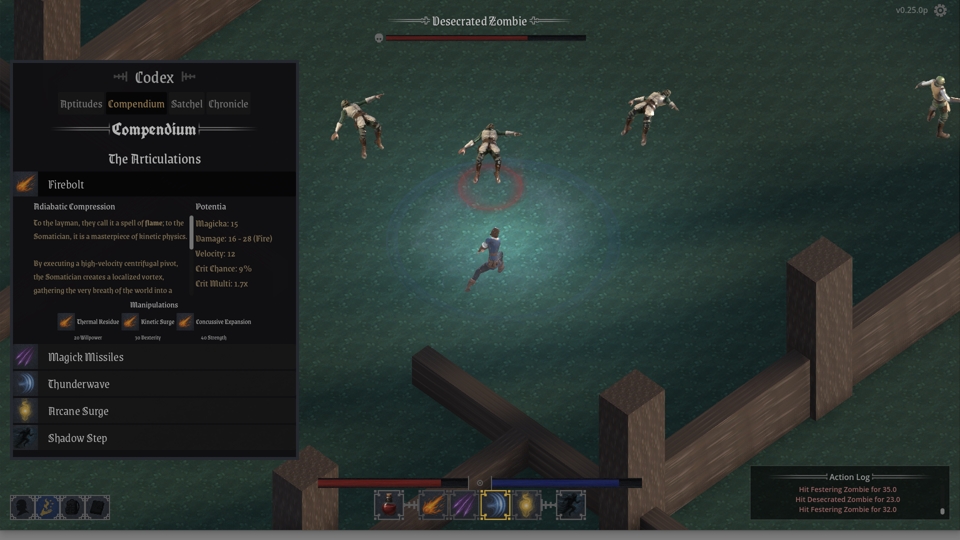Cast Magick Missiles from the hotbar
This screenshot has width=960, height=540.
[x=462, y=505]
